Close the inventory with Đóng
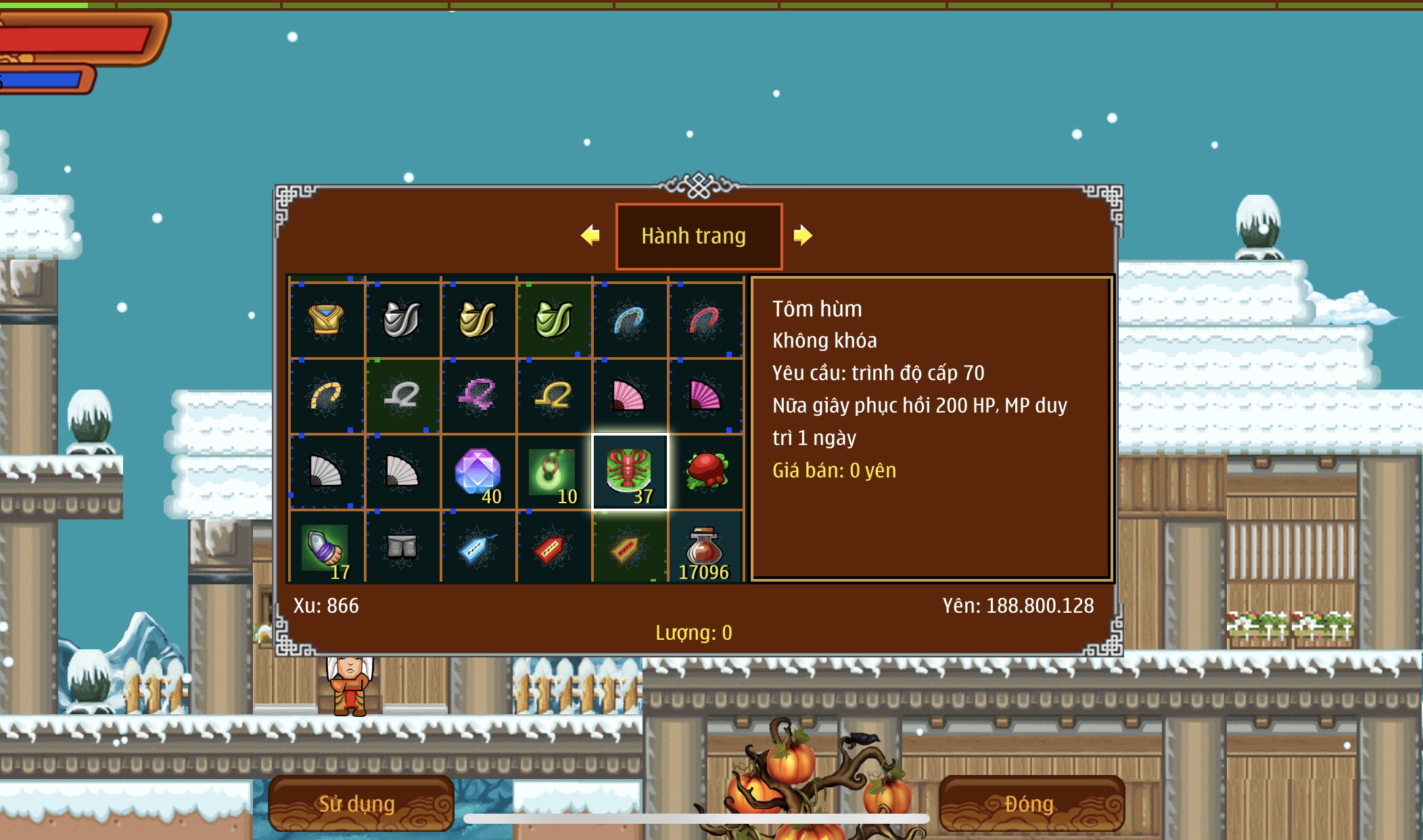Screen dimensions: 1423x840 tap(1031, 803)
